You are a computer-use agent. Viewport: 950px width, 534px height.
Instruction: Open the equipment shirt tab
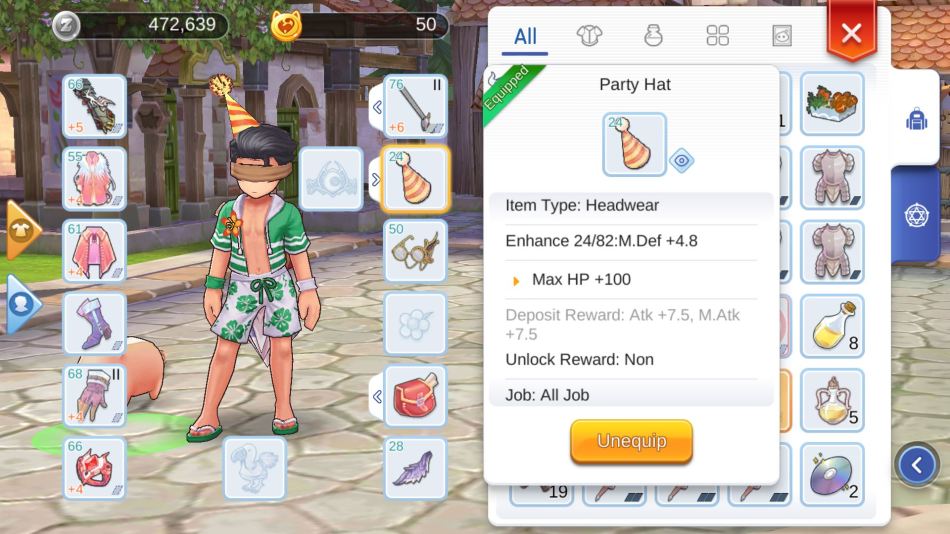tap(589, 37)
